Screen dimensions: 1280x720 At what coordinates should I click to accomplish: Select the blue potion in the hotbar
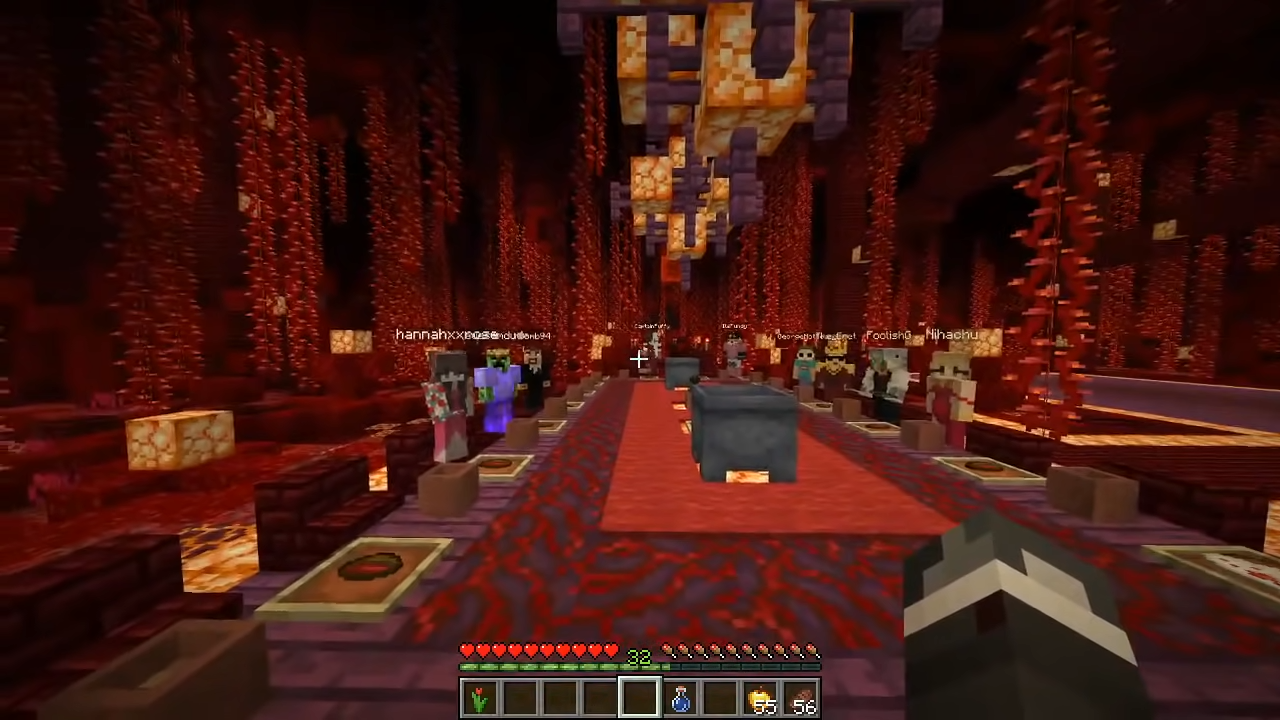(x=678, y=698)
